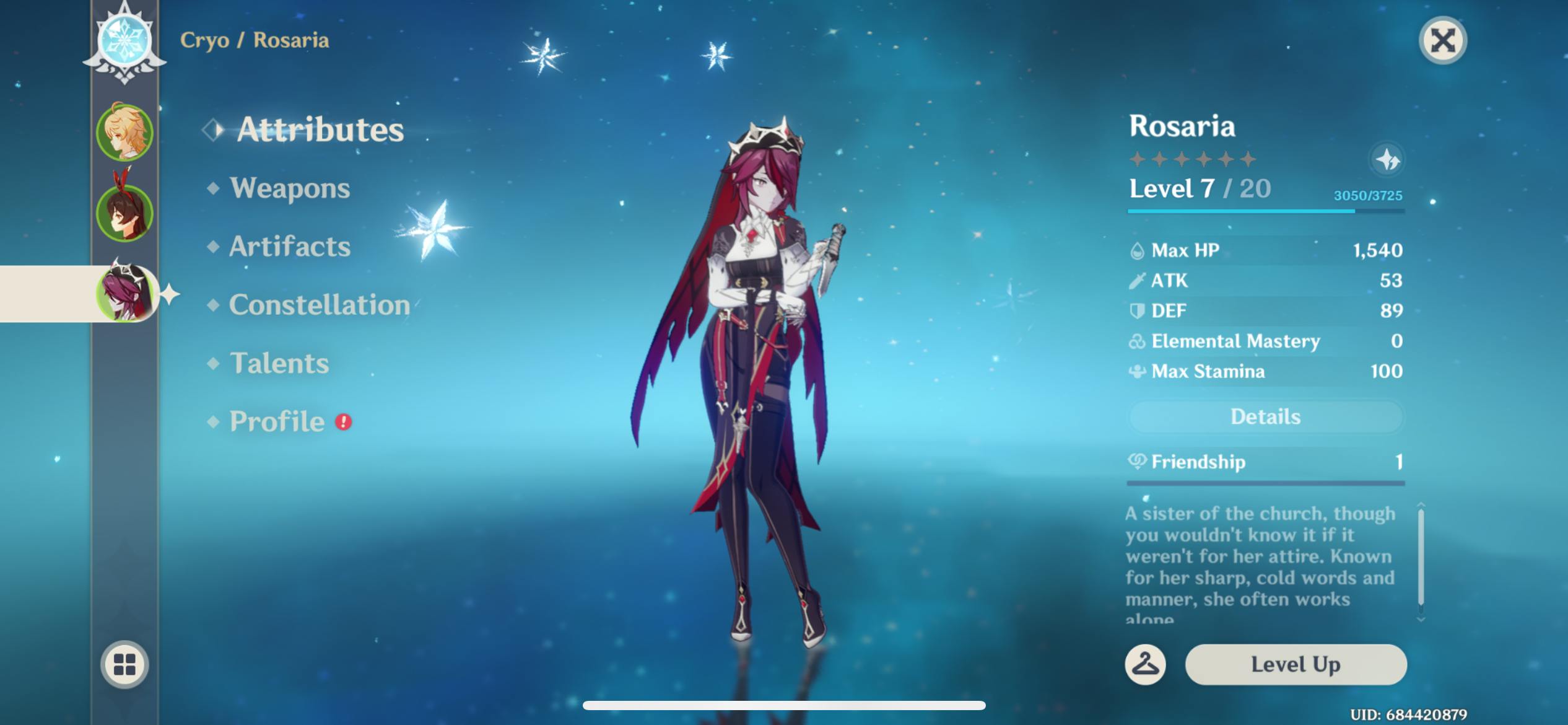Screen dimensions: 1568x725
Task: Show the stat Details panel
Action: tap(1265, 417)
